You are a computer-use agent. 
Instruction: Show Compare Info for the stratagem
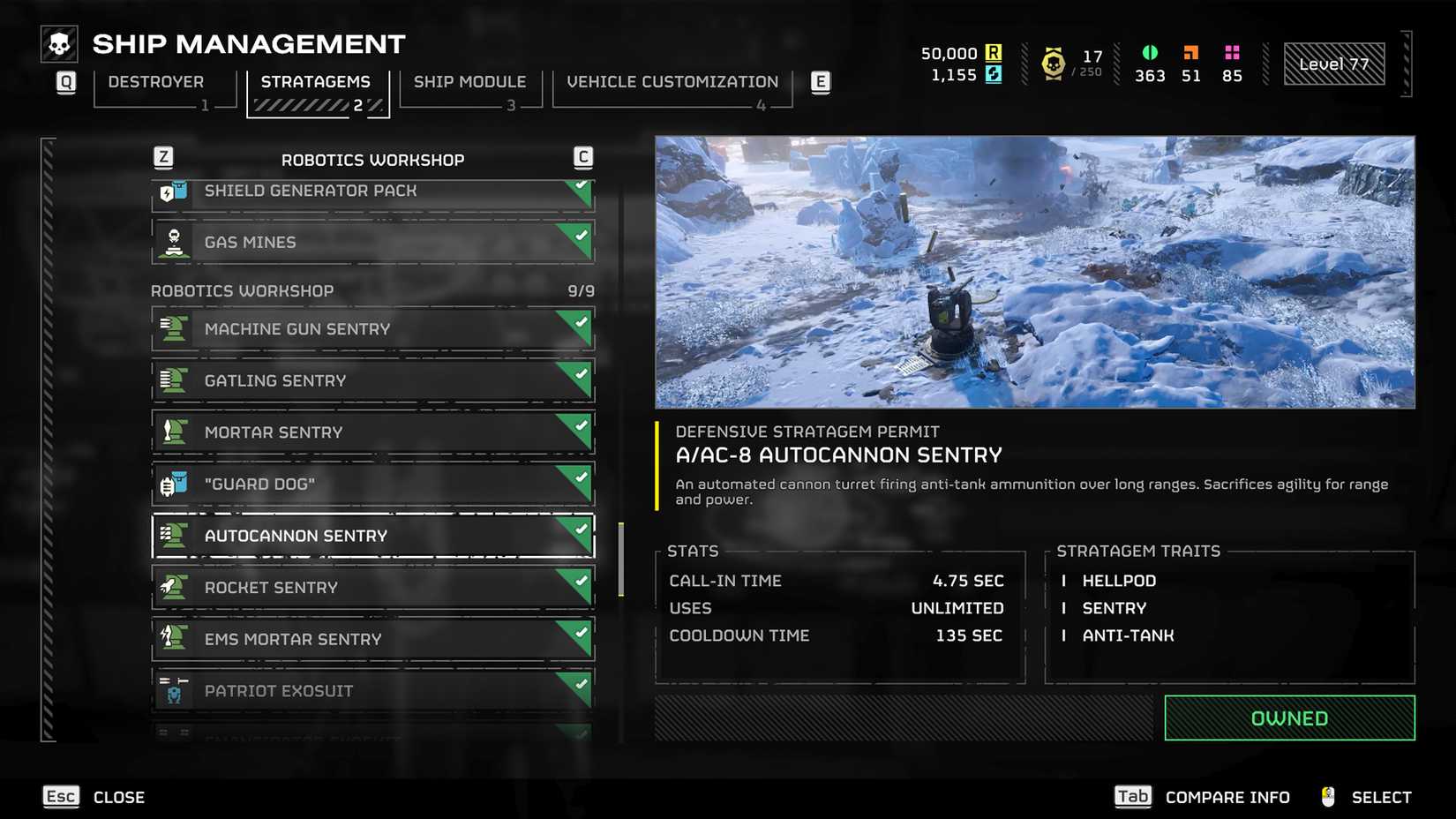1201,797
